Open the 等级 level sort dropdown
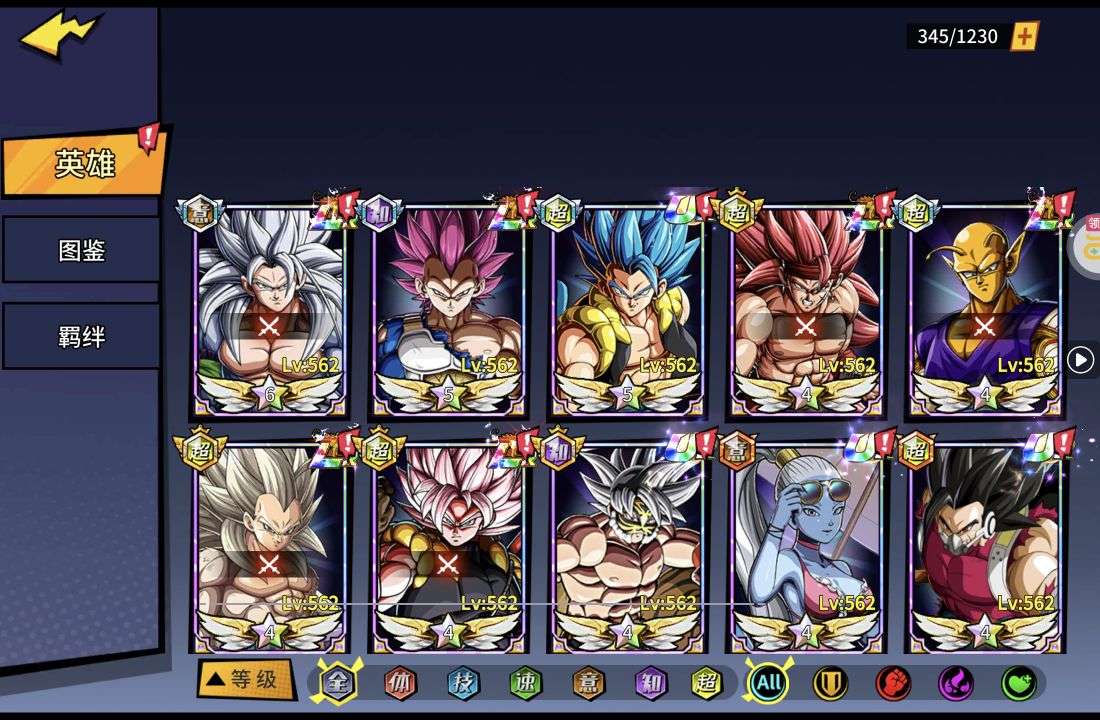This screenshot has width=1100, height=720. click(245, 680)
